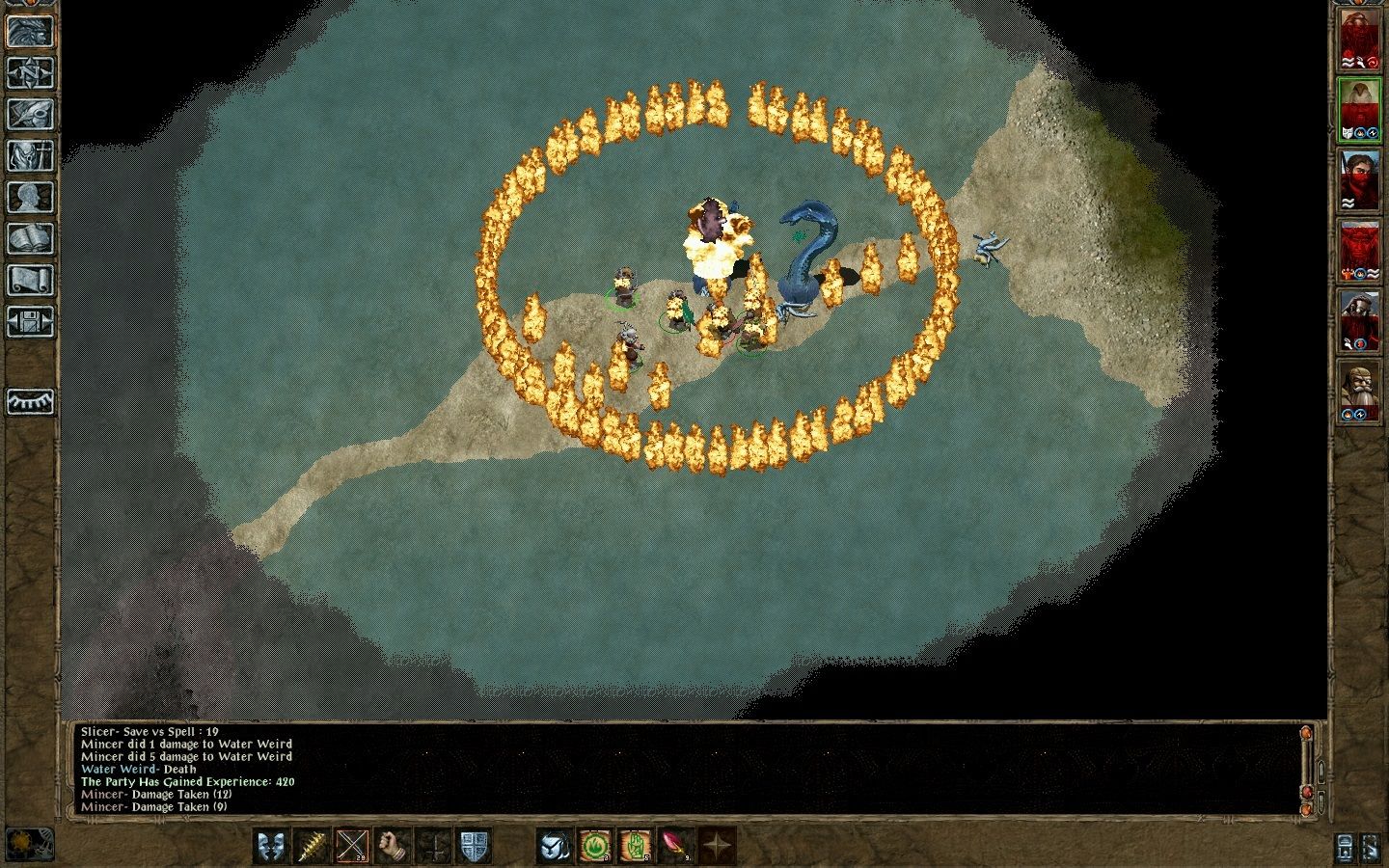Select the white-bearded dwarf party portrait
The width and height of the screenshot is (1389, 868).
[1358, 392]
